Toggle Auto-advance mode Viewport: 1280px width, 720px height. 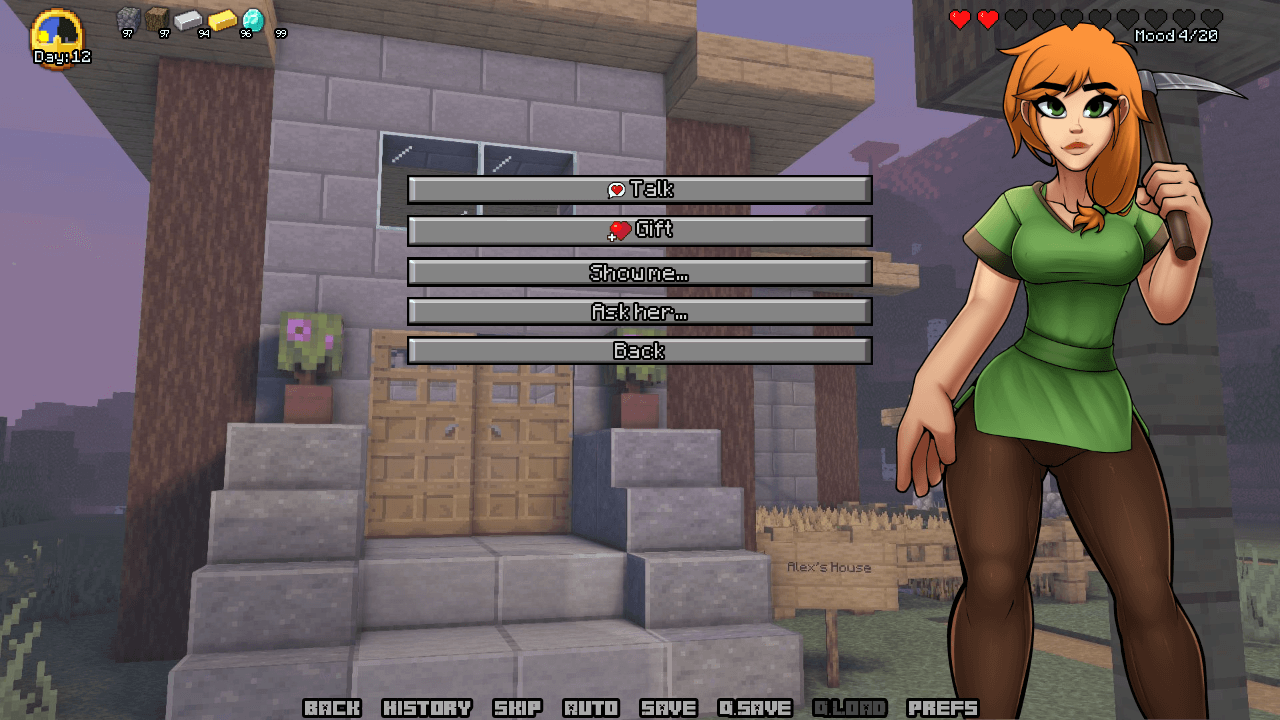point(591,708)
